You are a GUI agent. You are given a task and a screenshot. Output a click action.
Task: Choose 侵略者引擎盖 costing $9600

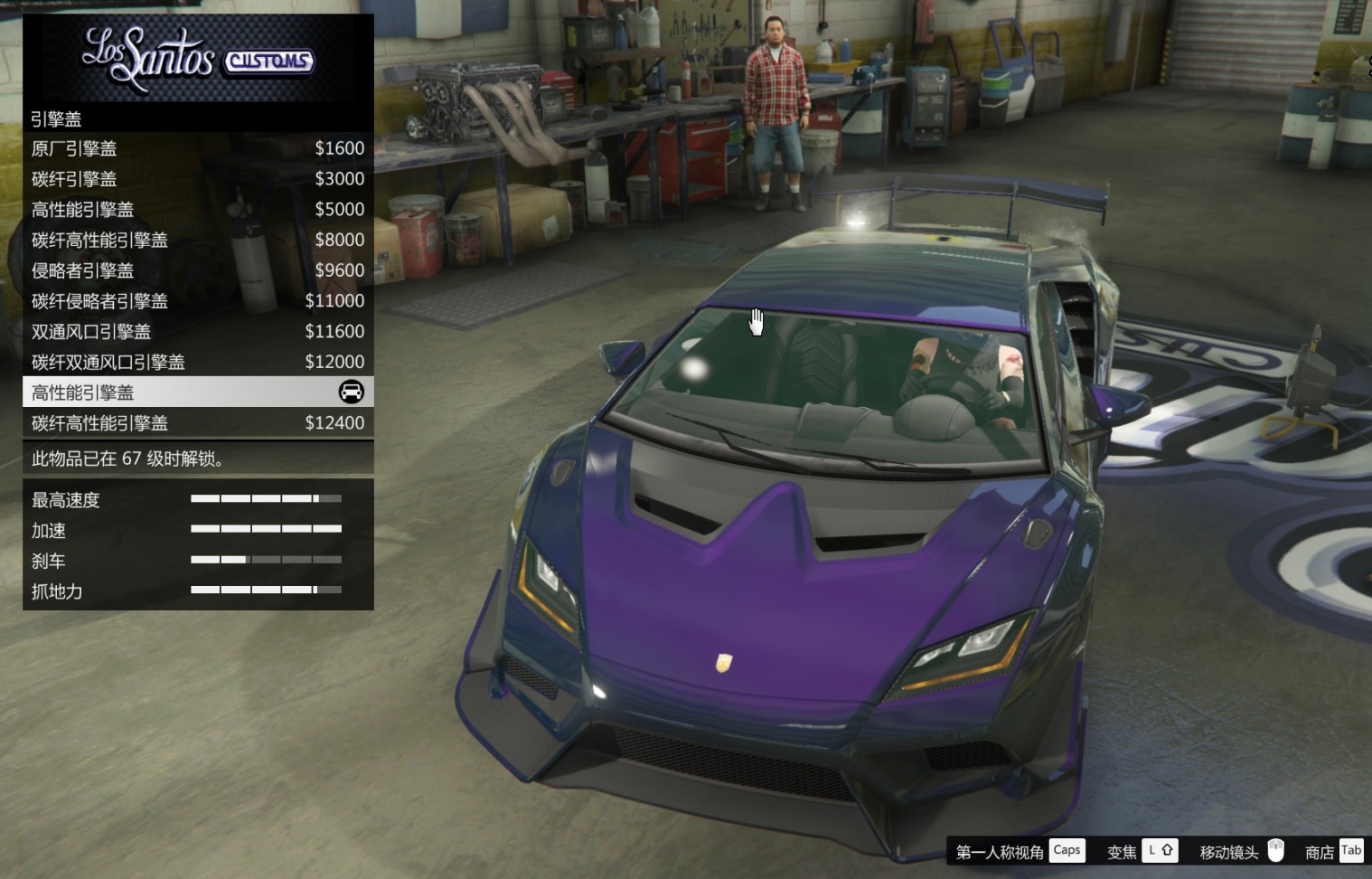click(198, 270)
